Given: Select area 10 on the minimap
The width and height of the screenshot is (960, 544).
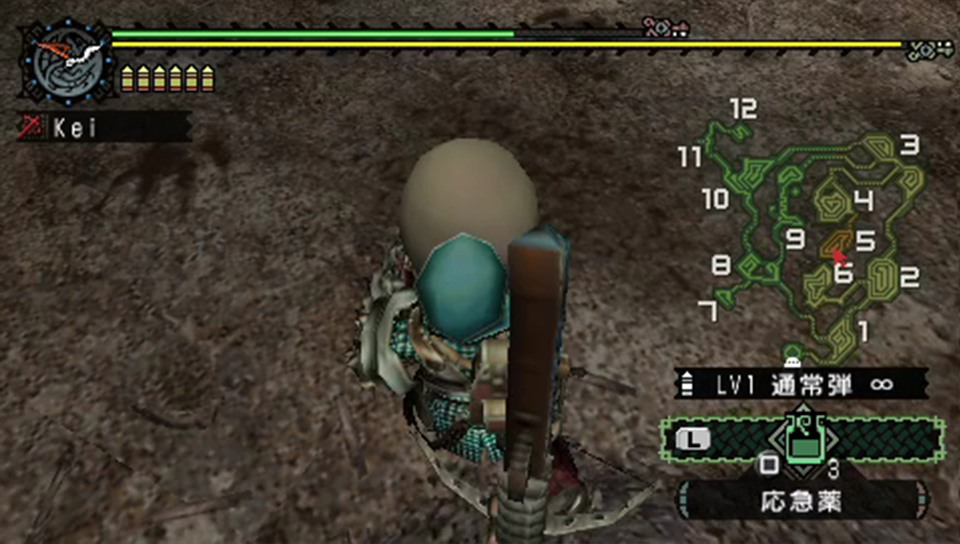Looking at the screenshot, I should [715, 199].
